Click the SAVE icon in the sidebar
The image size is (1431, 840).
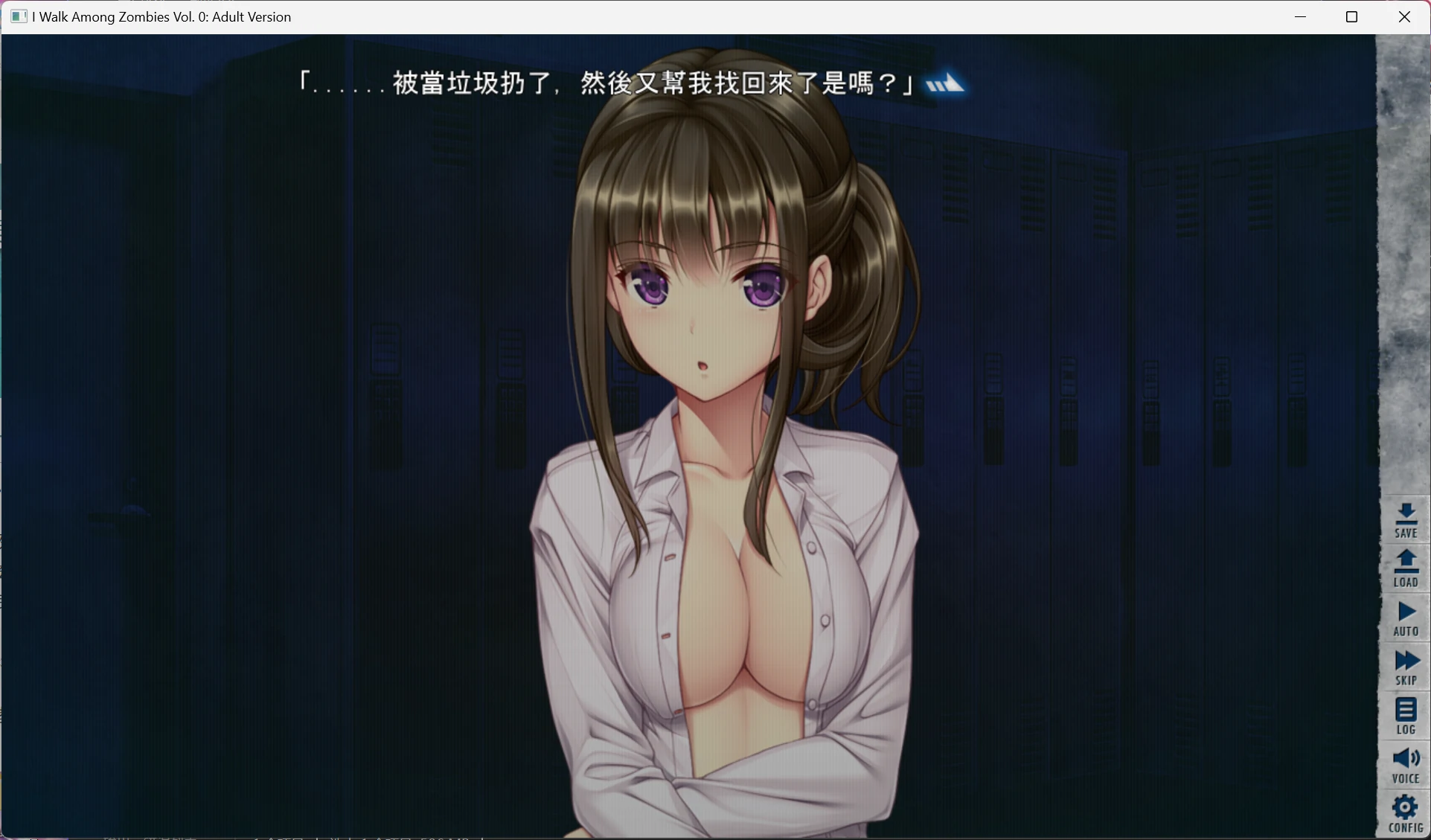click(1405, 519)
